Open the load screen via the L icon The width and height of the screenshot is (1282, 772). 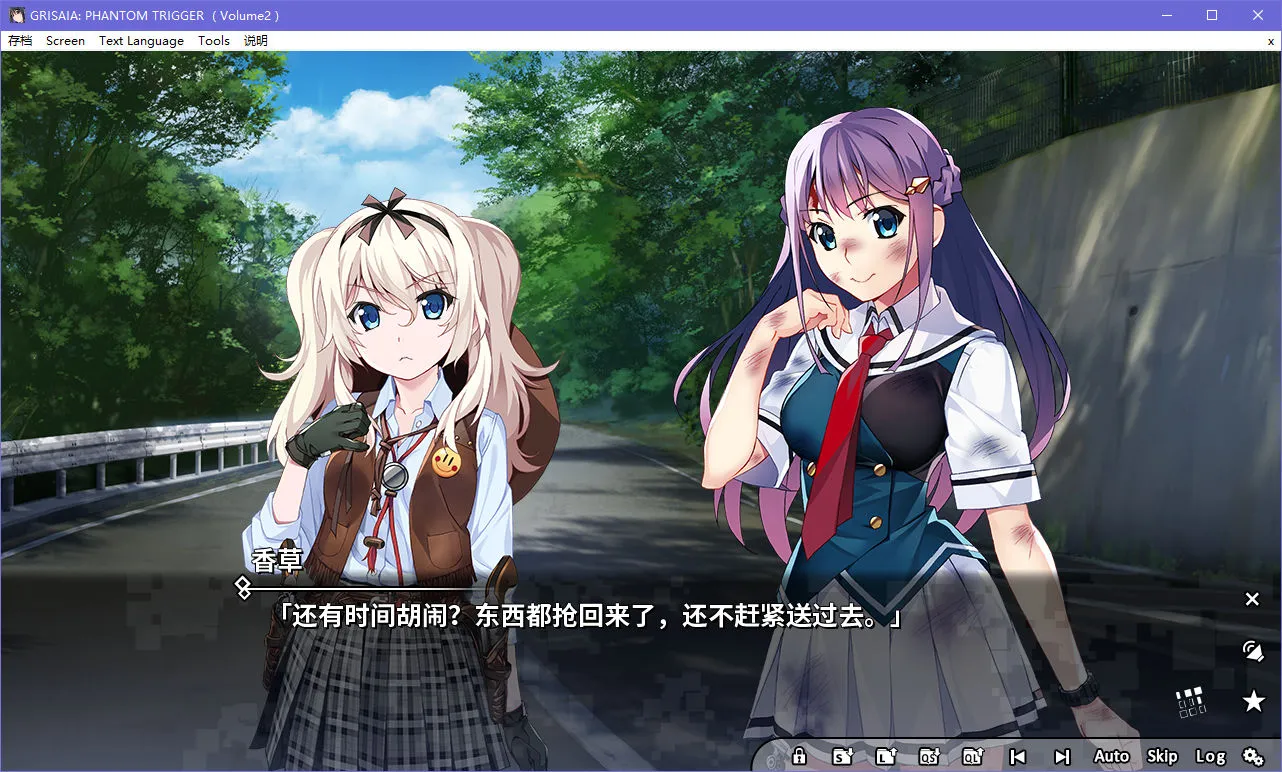pyautogui.click(x=886, y=756)
